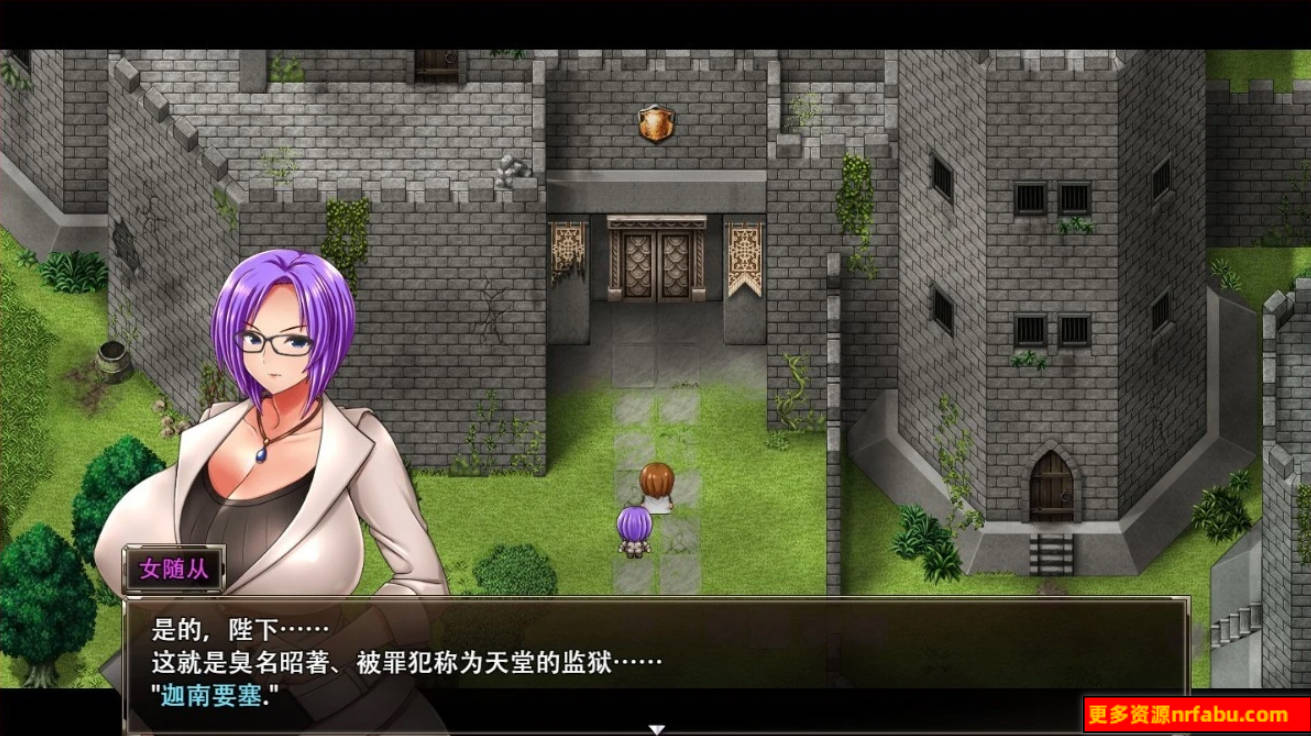Click the continue arrow below the dialogue box
The image size is (1311, 736).
click(x=656, y=729)
